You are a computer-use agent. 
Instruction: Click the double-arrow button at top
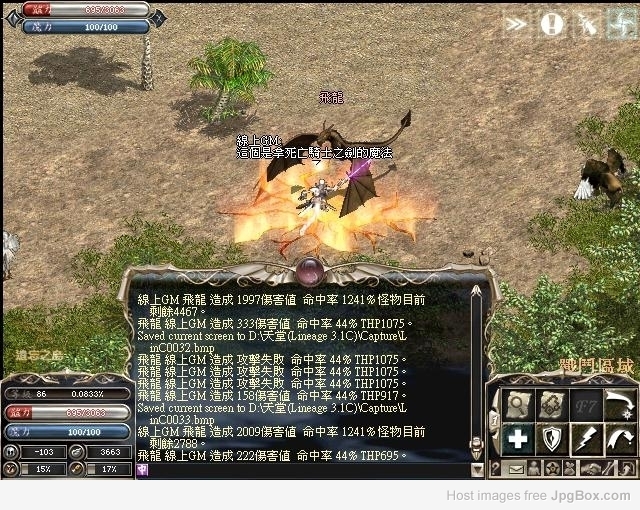tap(516, 23)
